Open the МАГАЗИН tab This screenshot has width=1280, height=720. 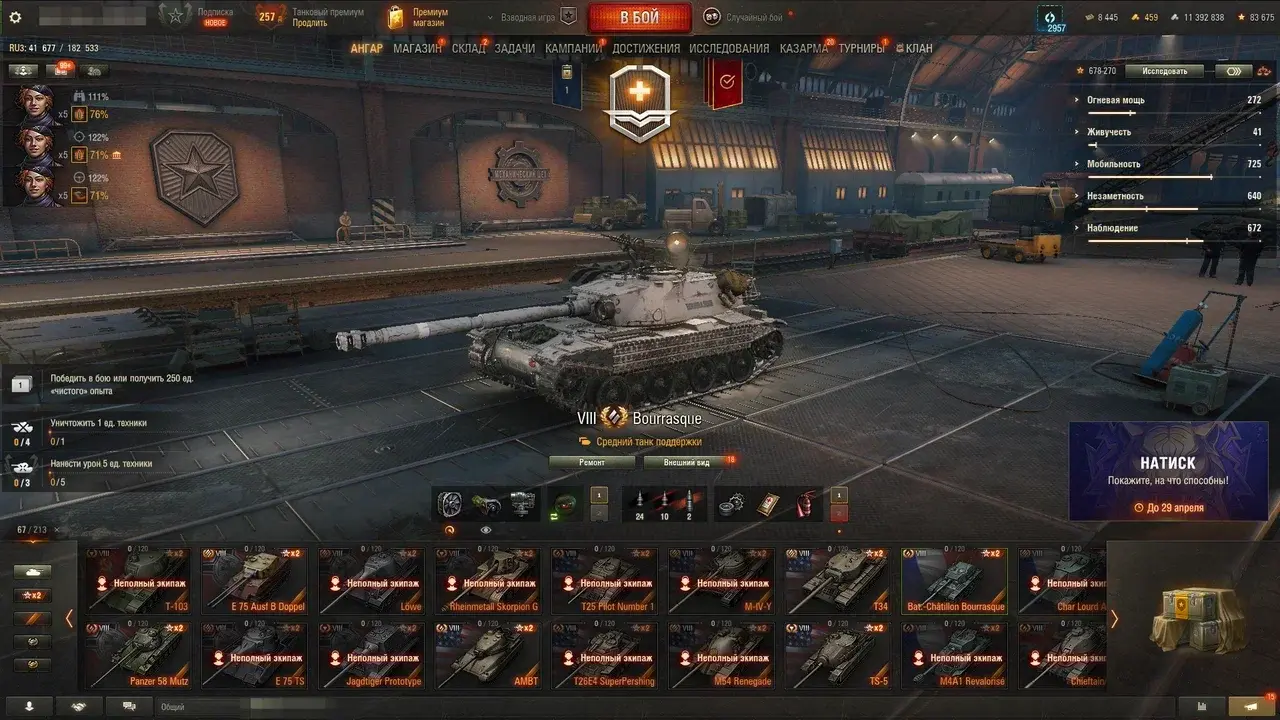417,48
